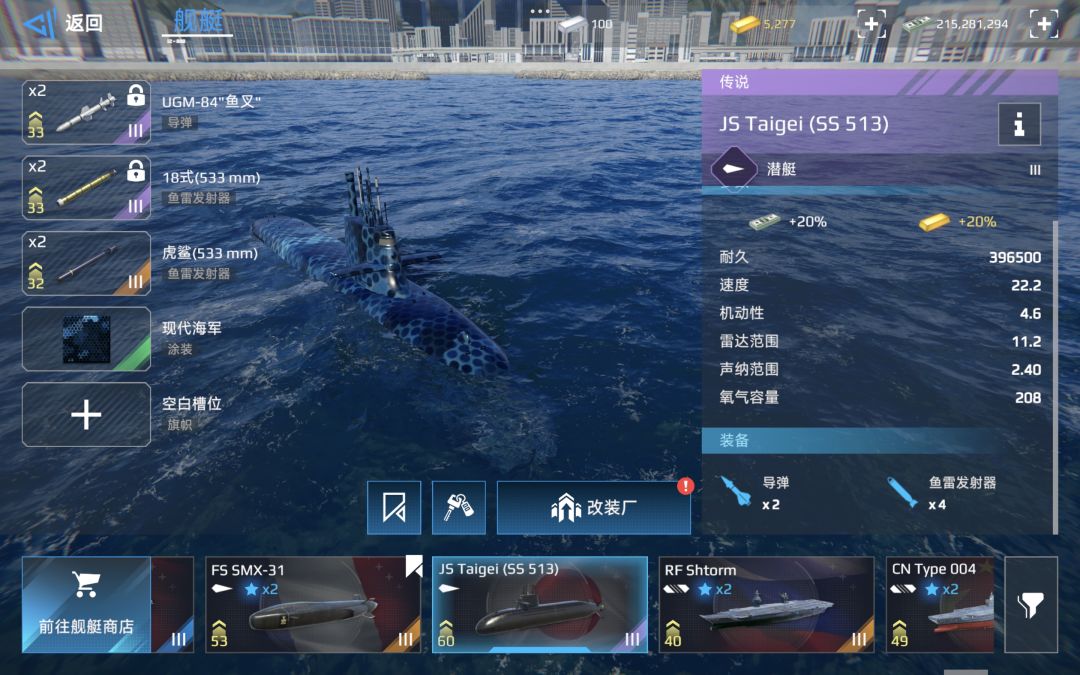
Task: Add dollars with the plus button
Action: pos(1043,24)
